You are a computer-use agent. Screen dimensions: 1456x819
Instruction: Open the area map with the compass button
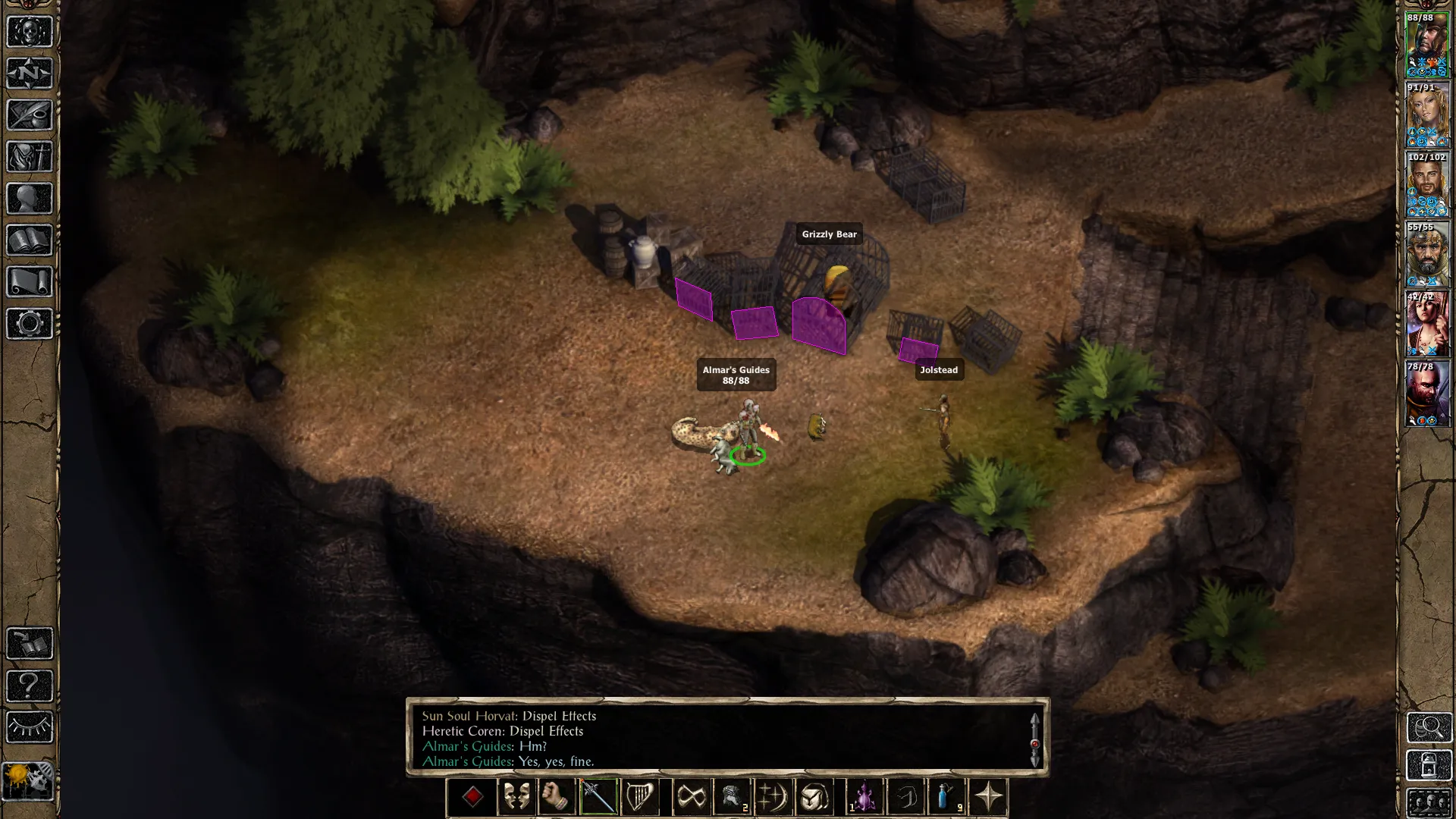click(x=30, y=74)
